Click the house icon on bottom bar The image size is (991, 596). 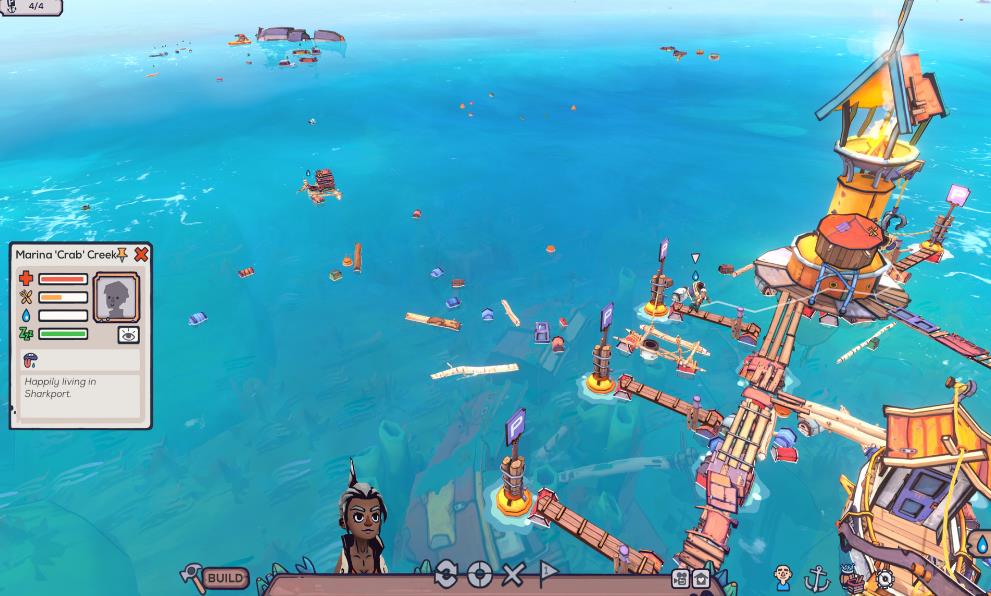pos(701,579)
